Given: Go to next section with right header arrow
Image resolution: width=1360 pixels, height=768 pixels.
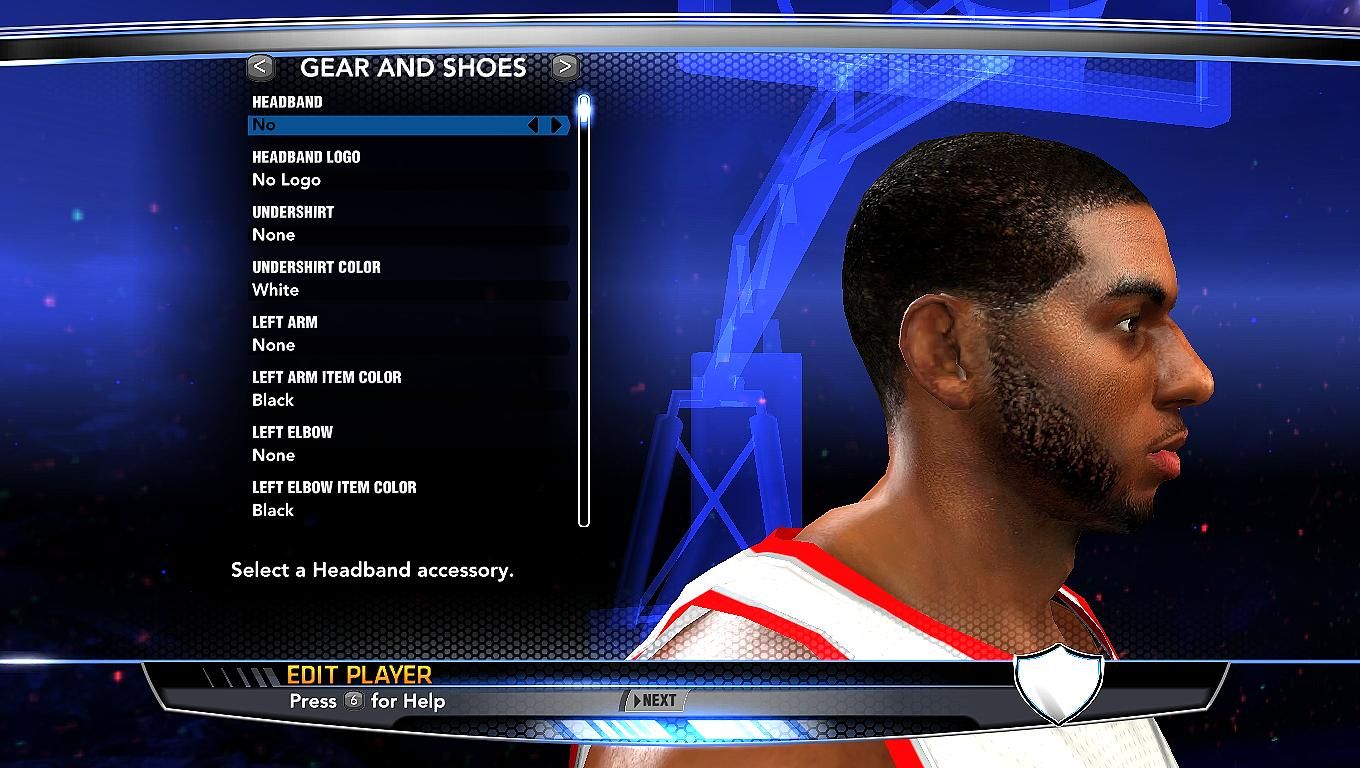Looking at the screenshot, I should (565, 67).
